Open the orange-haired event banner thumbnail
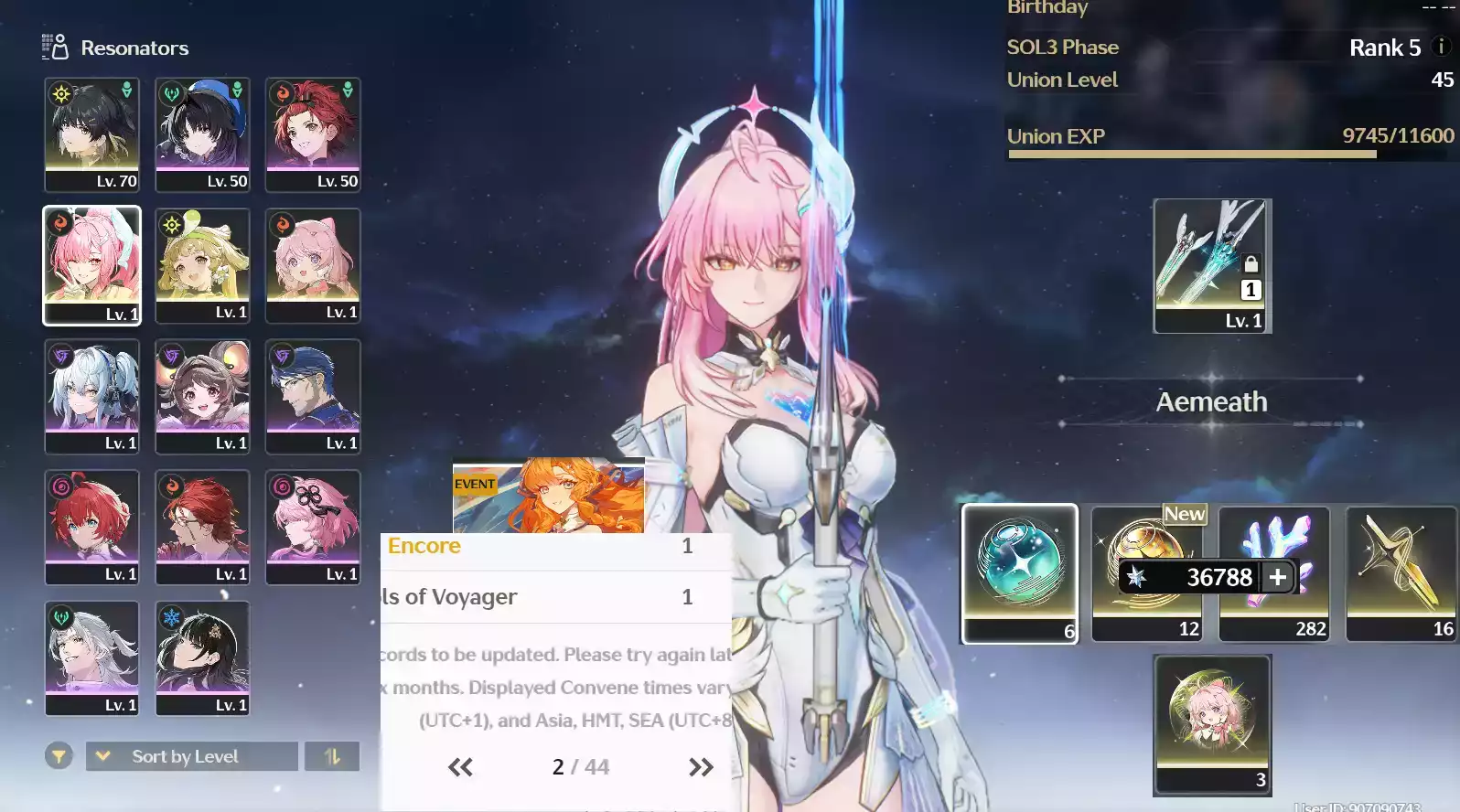This screenshot has height=812, width=1460. (549, 495)
